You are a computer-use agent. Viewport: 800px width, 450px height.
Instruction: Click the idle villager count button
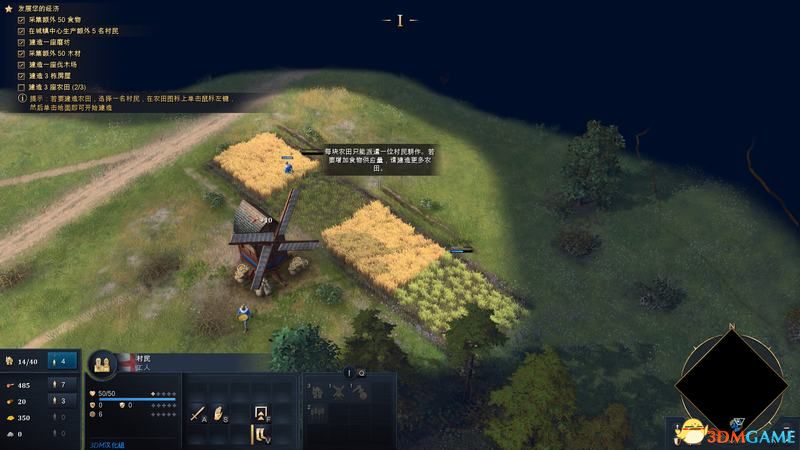pos(63,361)
